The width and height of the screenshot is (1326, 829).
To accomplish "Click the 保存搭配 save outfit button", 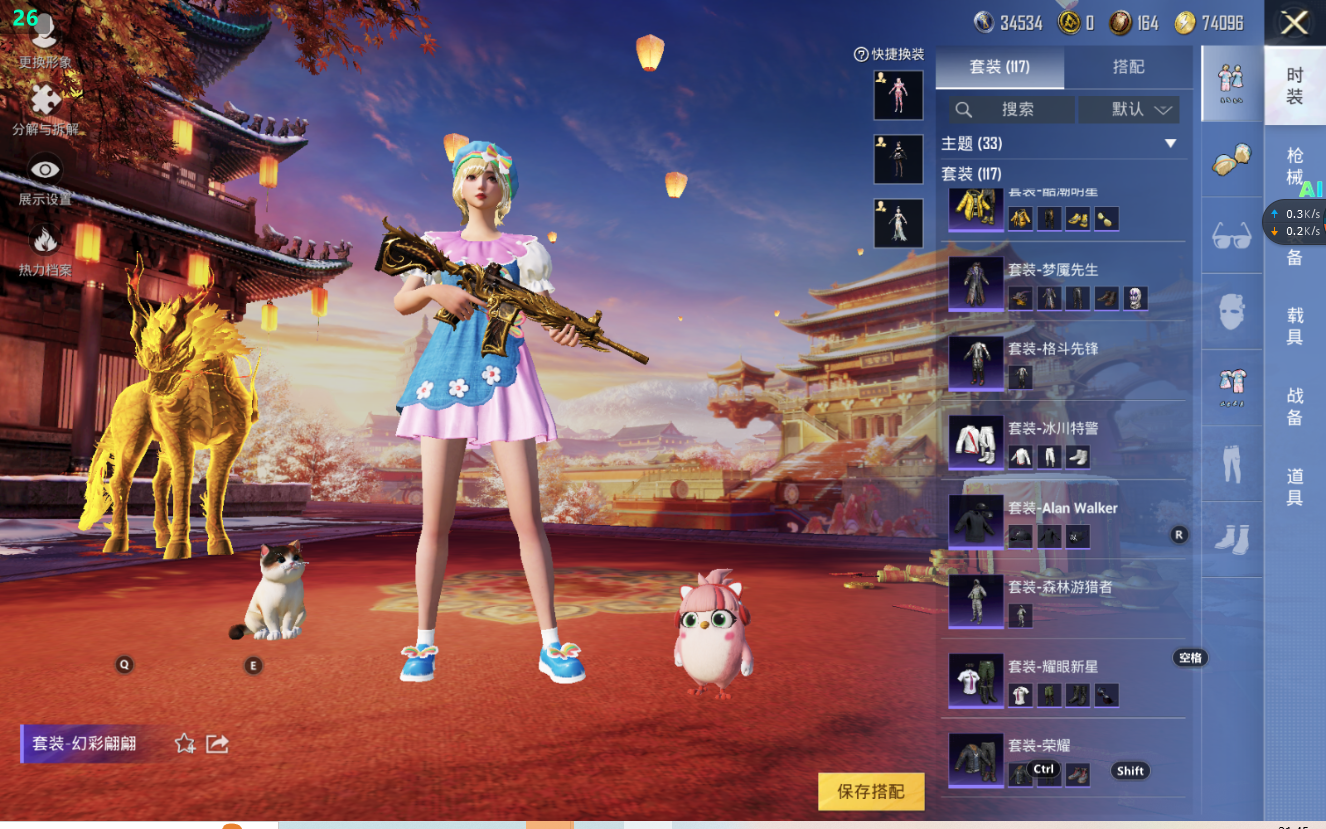I will 871,791.
